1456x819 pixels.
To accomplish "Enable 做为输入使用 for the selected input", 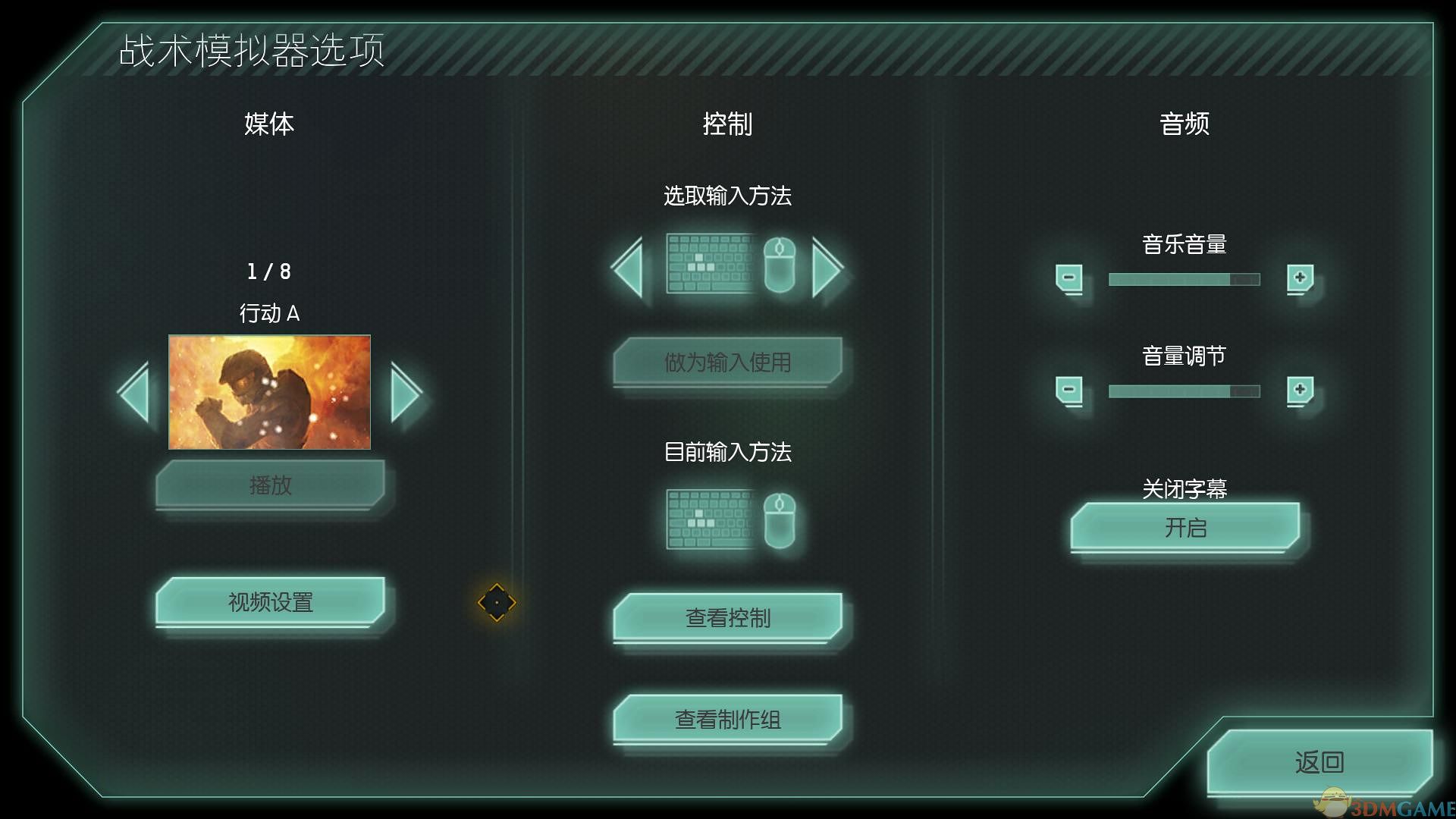I will [x=726, y=362].
